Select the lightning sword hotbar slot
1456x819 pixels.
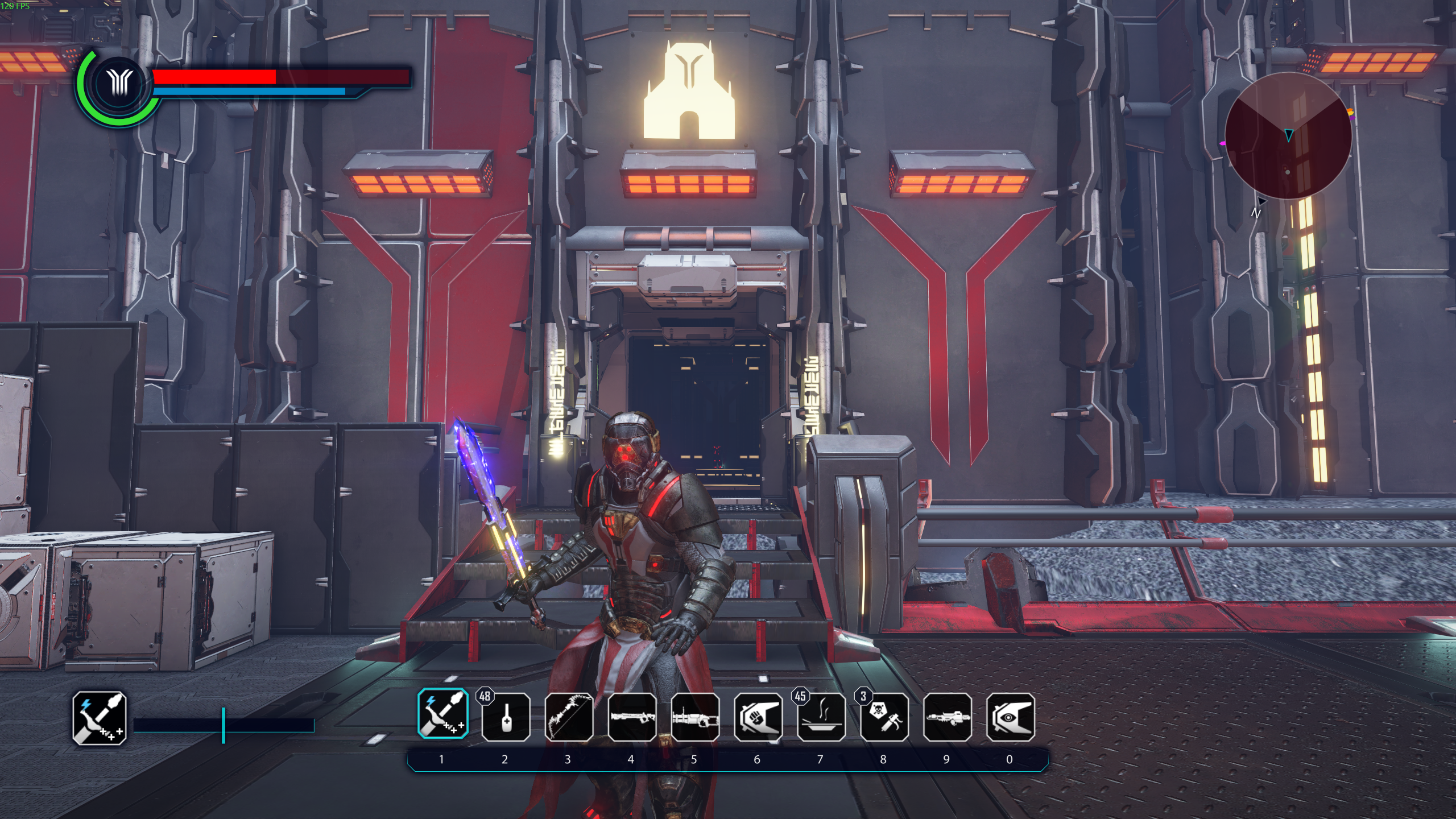coord(443,714)
